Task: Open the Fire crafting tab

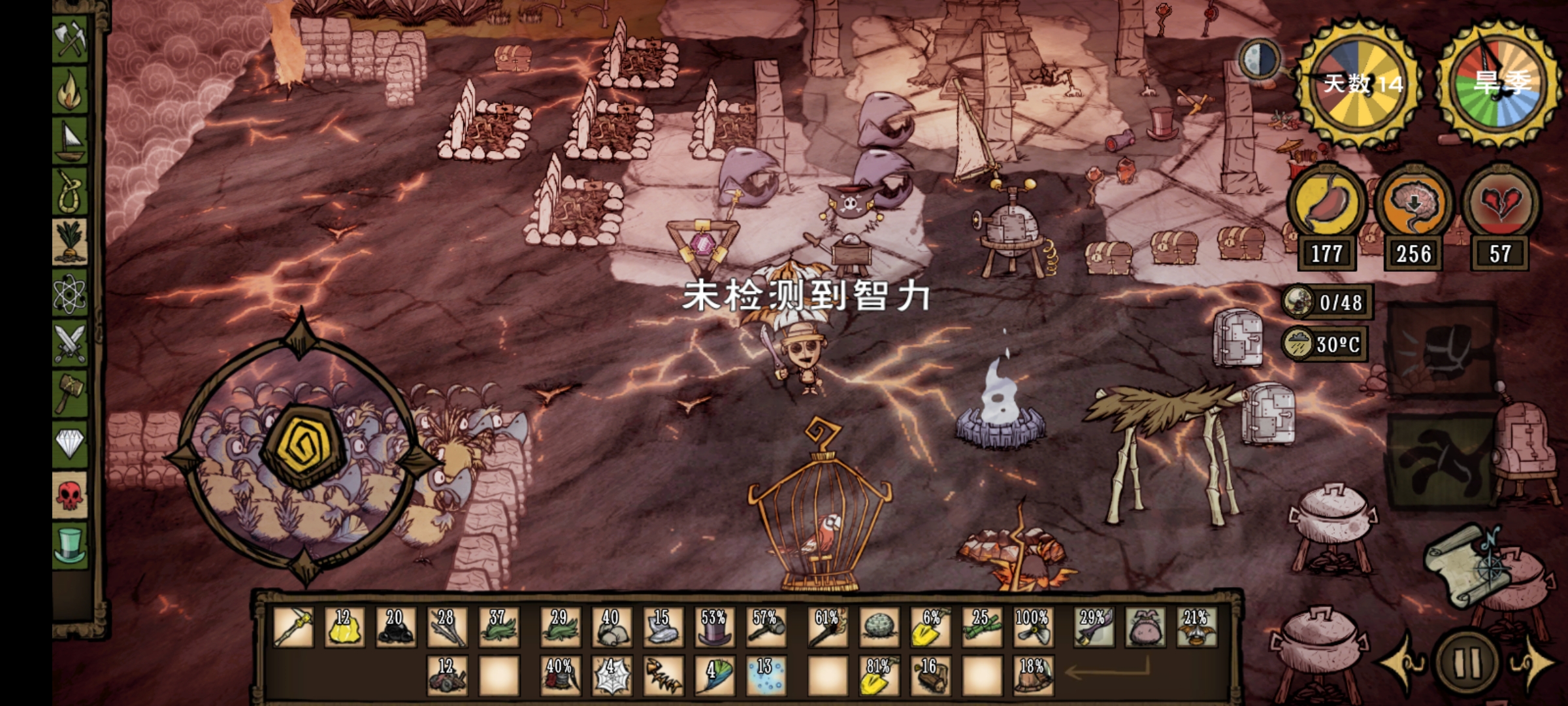Action: click(x=71, y=92)
